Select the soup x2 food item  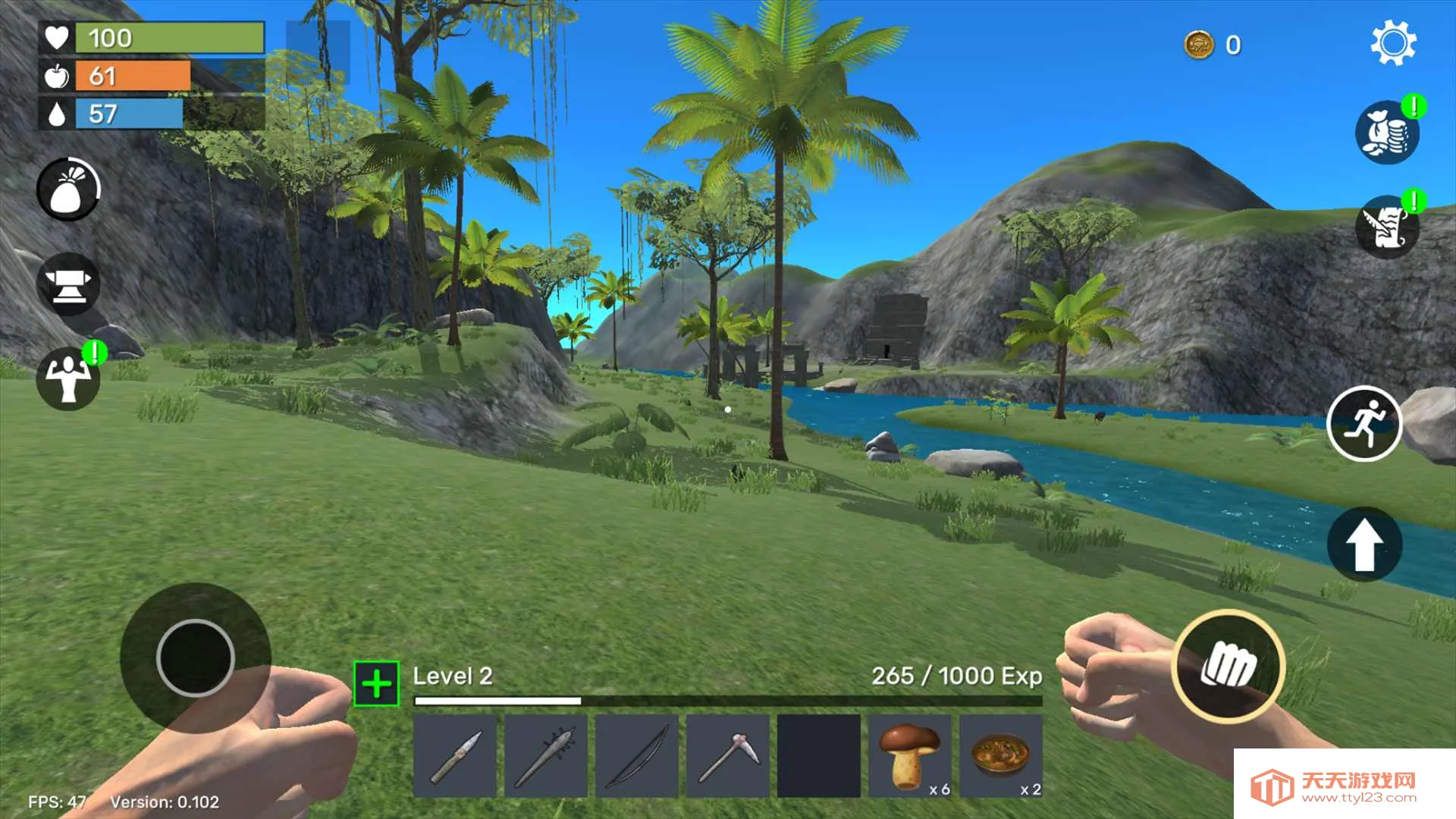tap(1001, 755)
